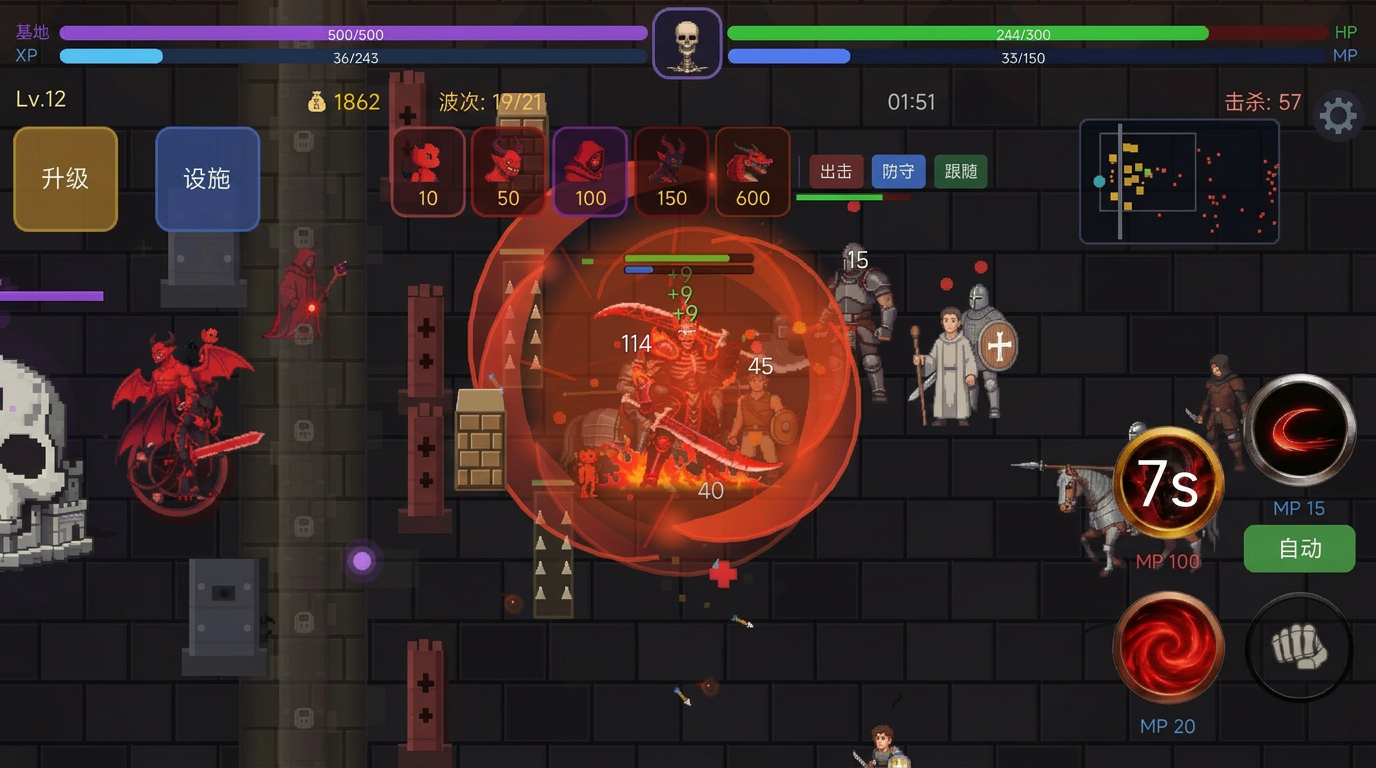This screenshot has height=768, width=1376.
Task: Activate the MP 100 skill on cooldown
Action: click(x=1168, y=484)
